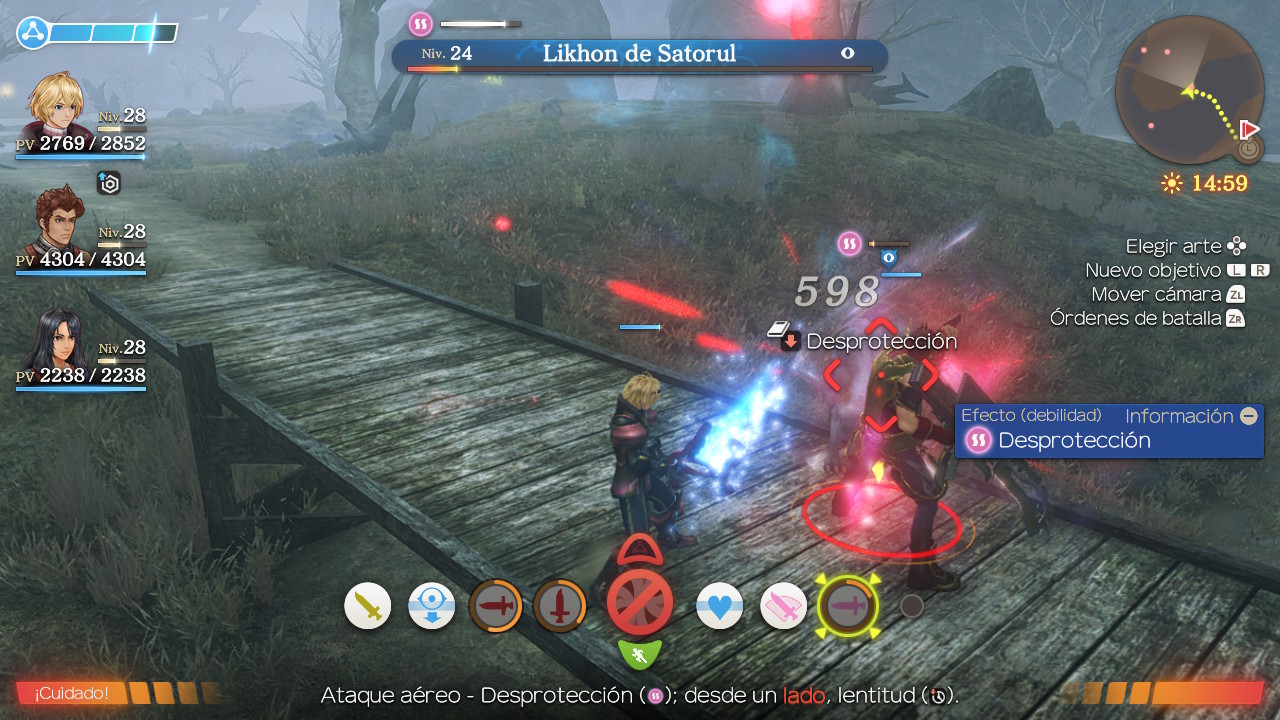Activate the blue downward-arrow aura art

(432, 606)
